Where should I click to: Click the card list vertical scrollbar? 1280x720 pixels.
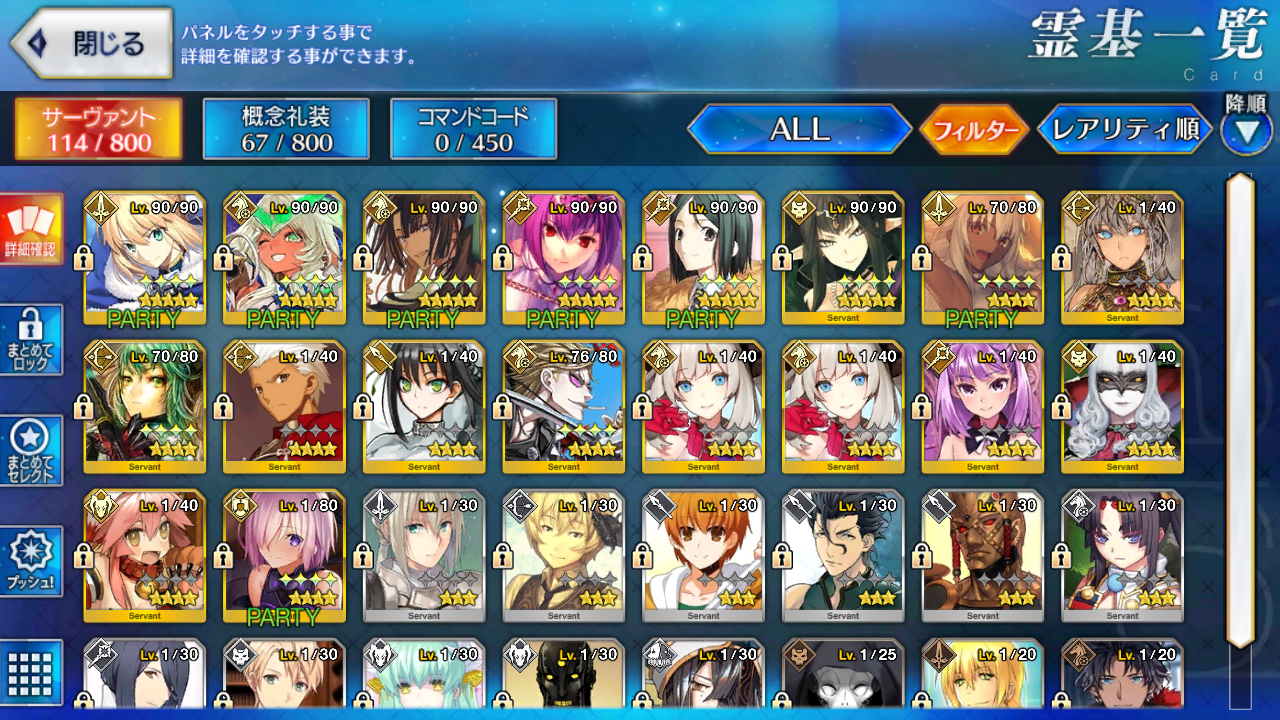pyautogui.click(x=1240, y=410)
